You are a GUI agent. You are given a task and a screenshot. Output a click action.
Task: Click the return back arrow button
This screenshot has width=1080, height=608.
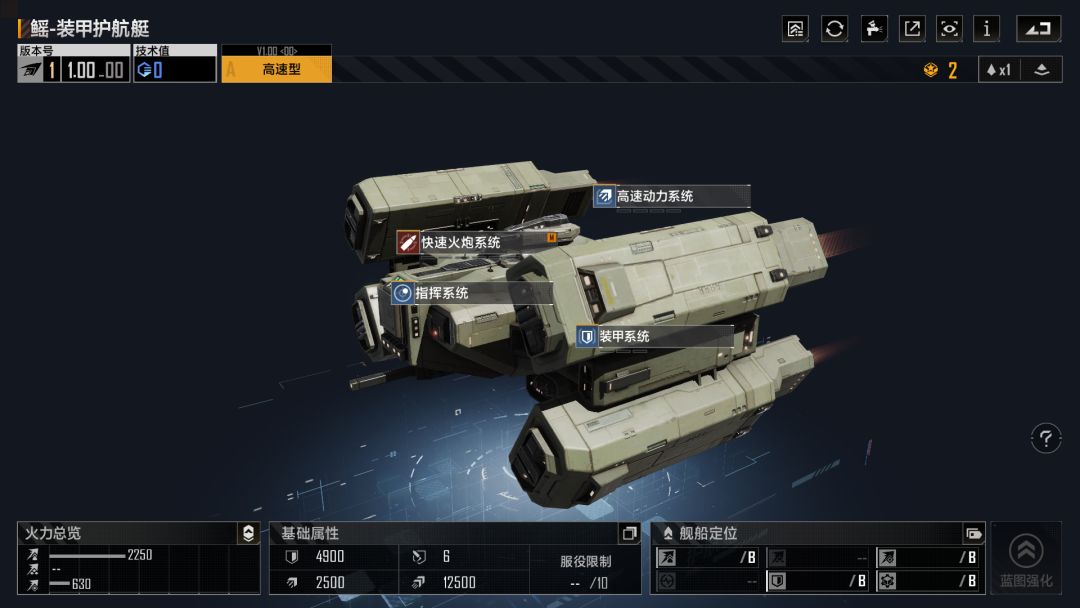(1038, 29)
